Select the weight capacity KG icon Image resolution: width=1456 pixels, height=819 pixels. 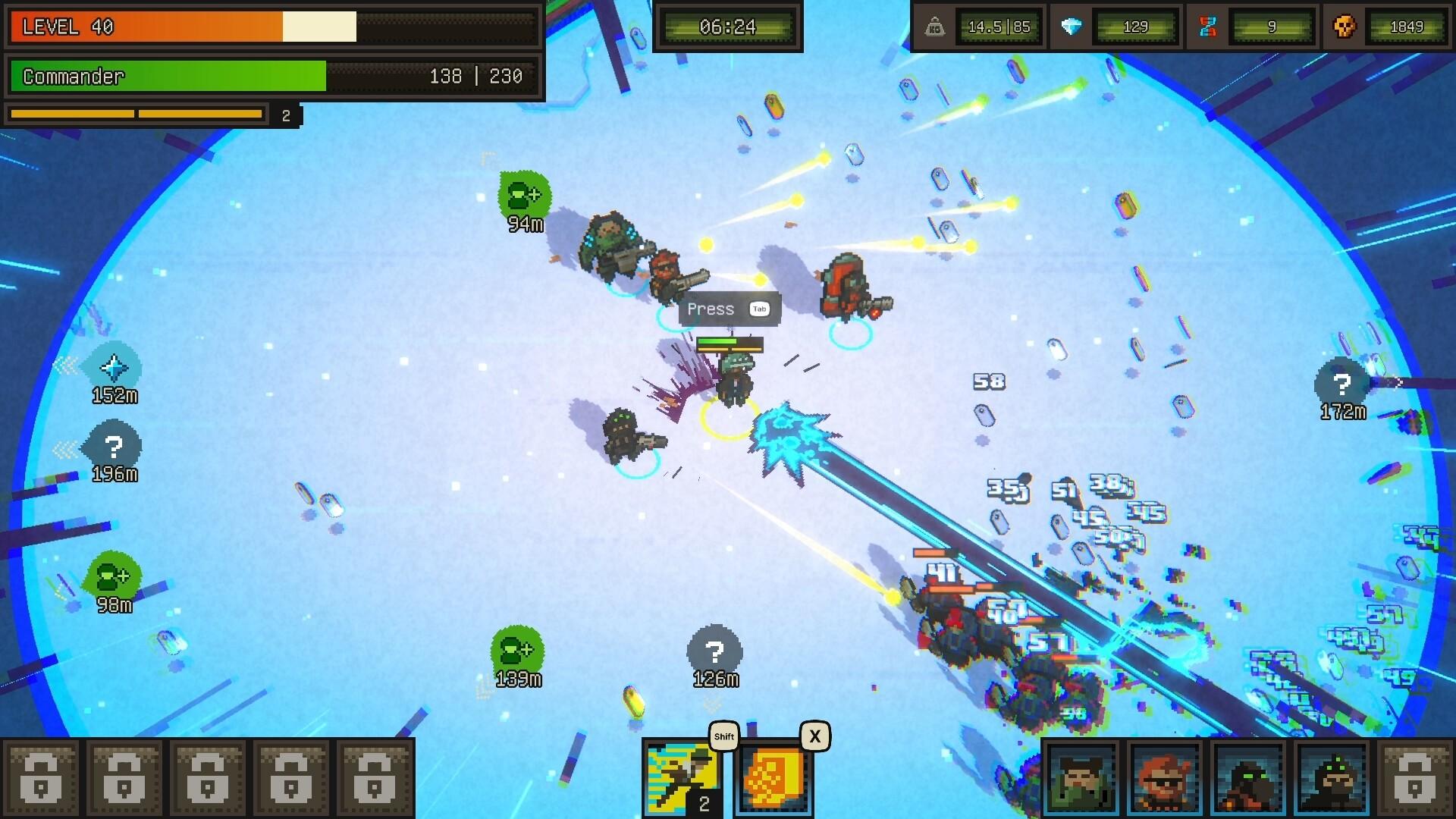tap(934, 26)
